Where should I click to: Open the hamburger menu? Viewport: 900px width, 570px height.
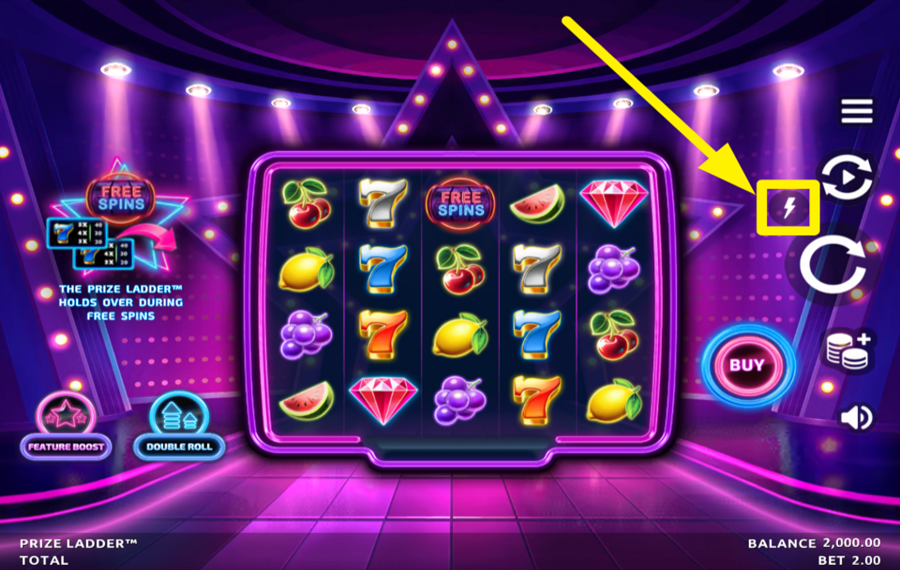coord(856,111)
